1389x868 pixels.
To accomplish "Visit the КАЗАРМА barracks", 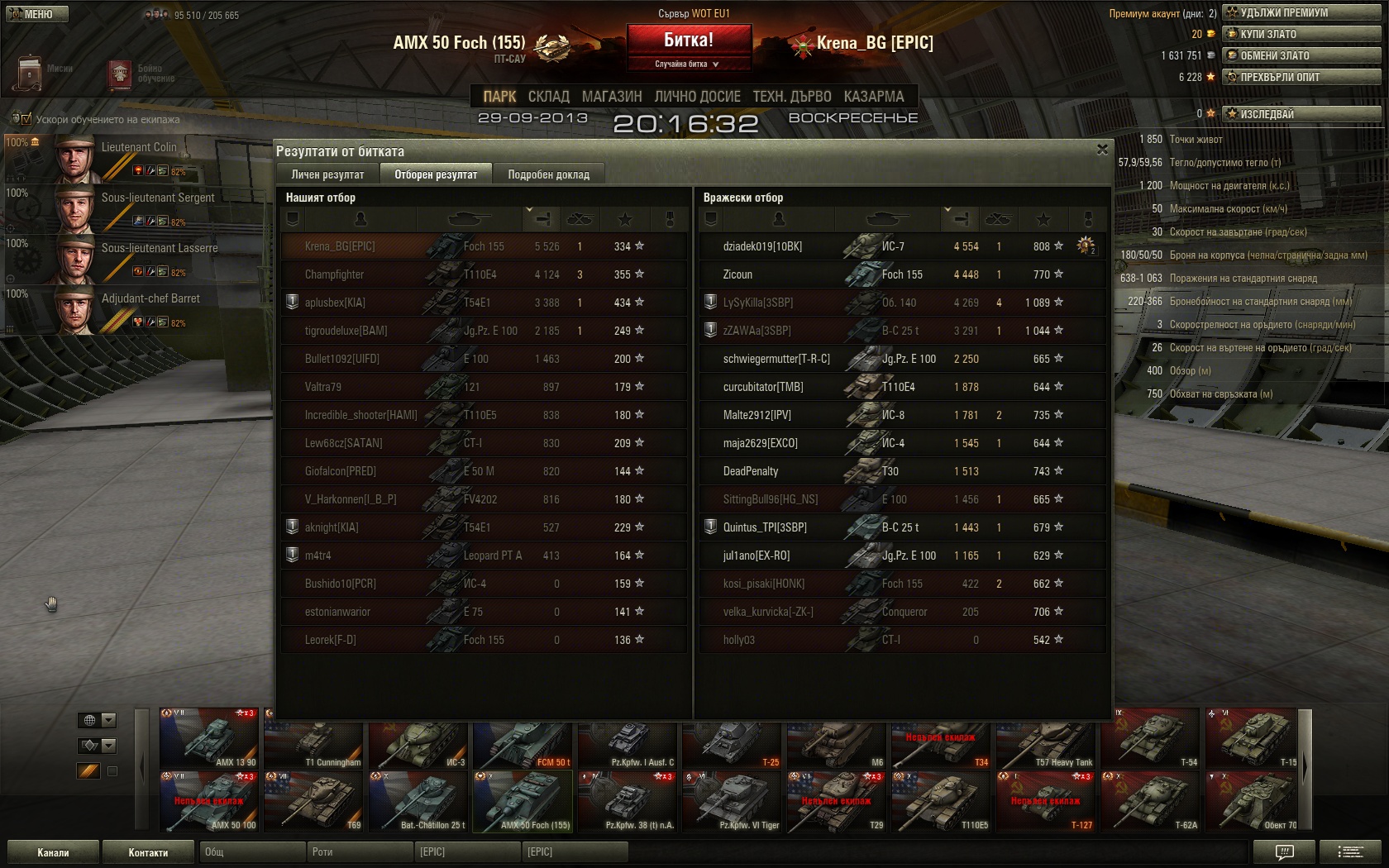I will point(874,97).
